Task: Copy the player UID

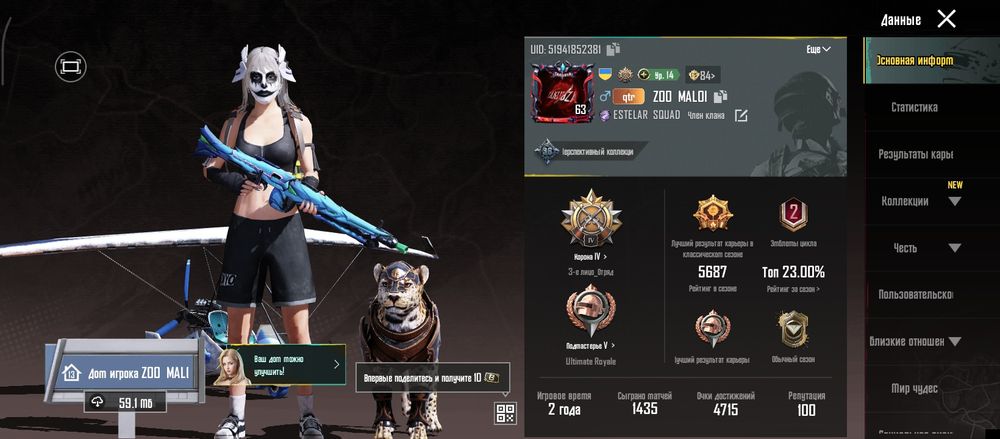Action: pos(614,49)
